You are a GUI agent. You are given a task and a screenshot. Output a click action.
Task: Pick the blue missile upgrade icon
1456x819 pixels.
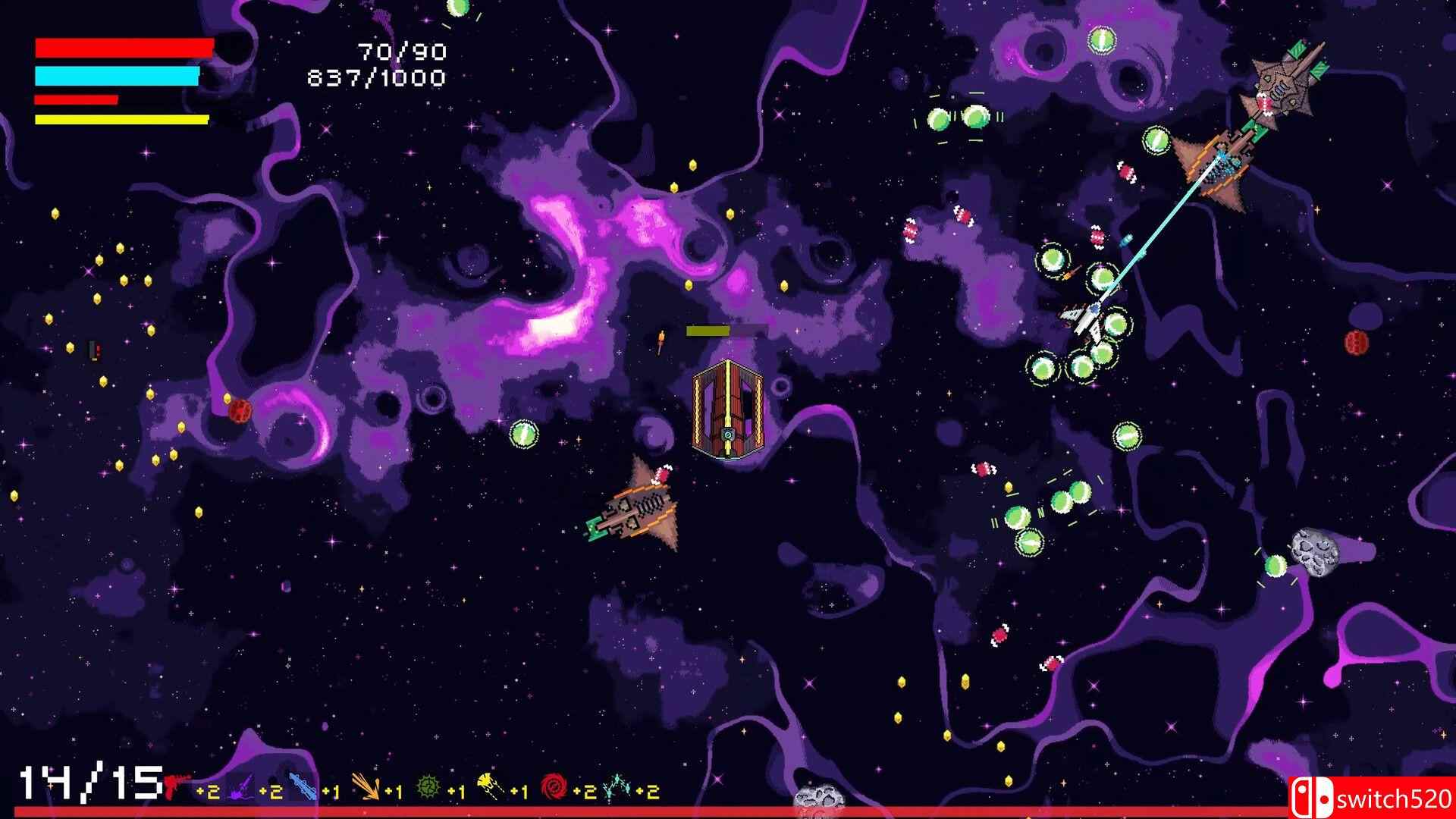[303, 787]
